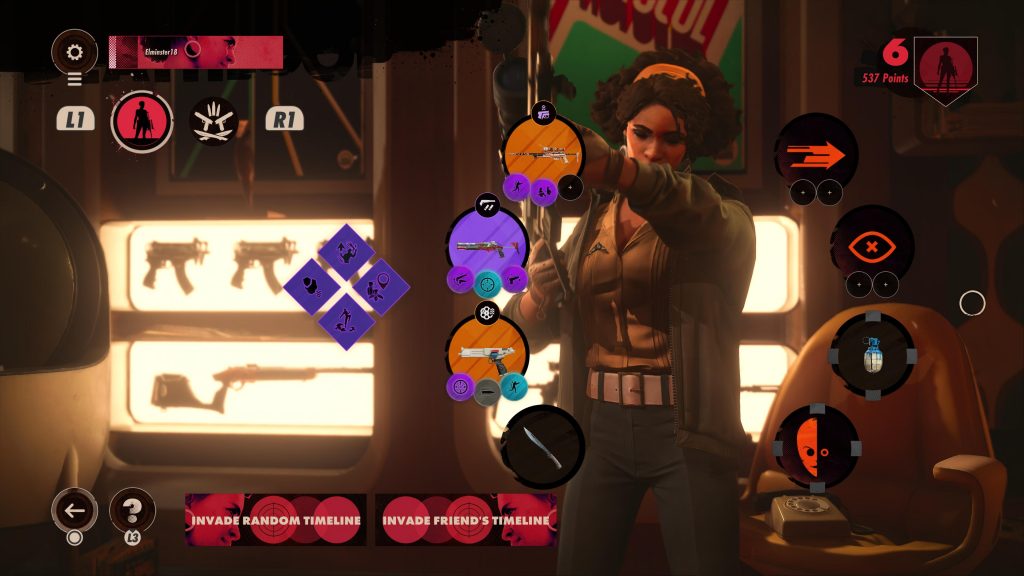The height and width of the screenshot is (576, 1024).
Task: Click Invade Random Timeline
Action: [276, 520]
